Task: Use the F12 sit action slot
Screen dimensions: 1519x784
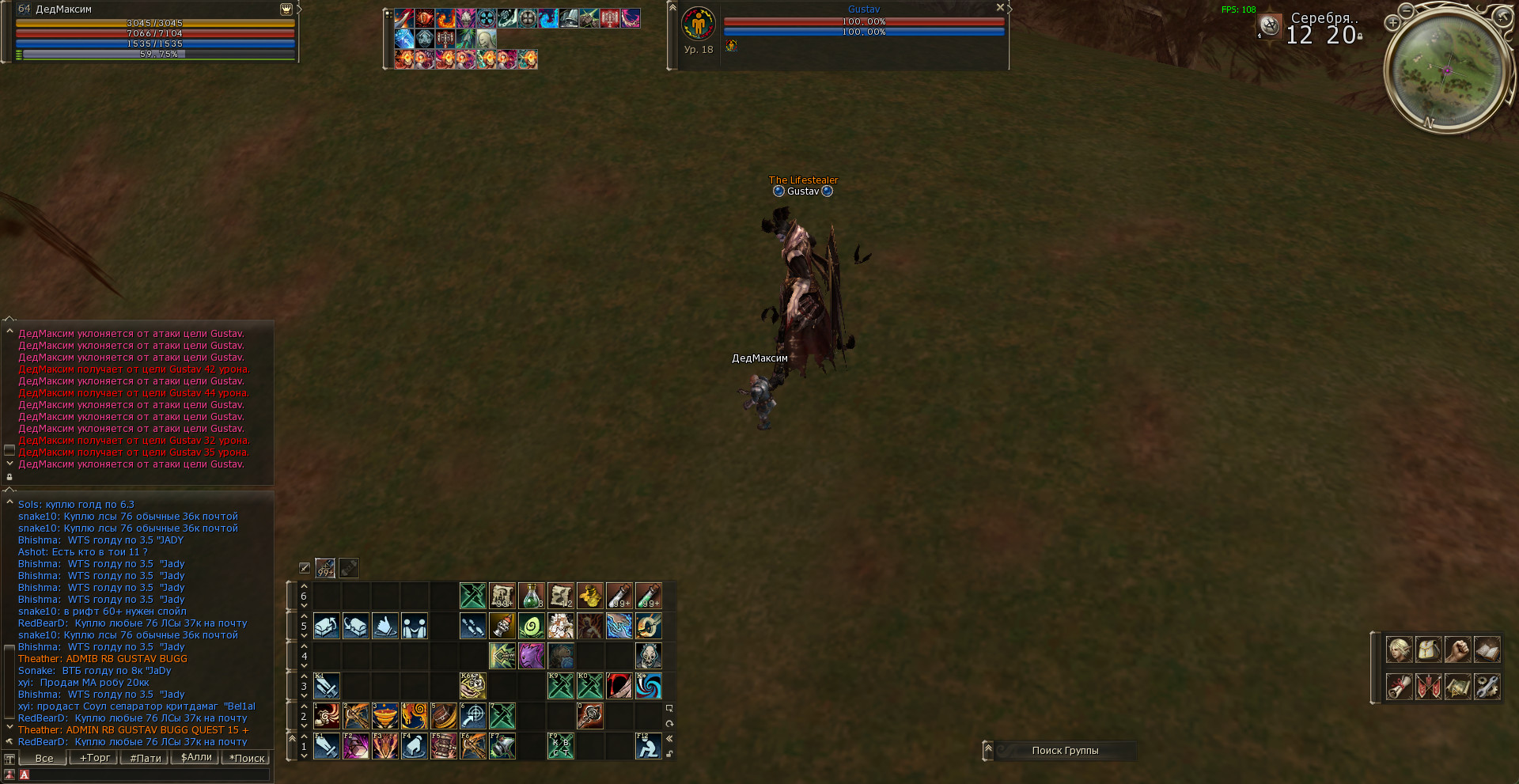Action: coord(648,746)
